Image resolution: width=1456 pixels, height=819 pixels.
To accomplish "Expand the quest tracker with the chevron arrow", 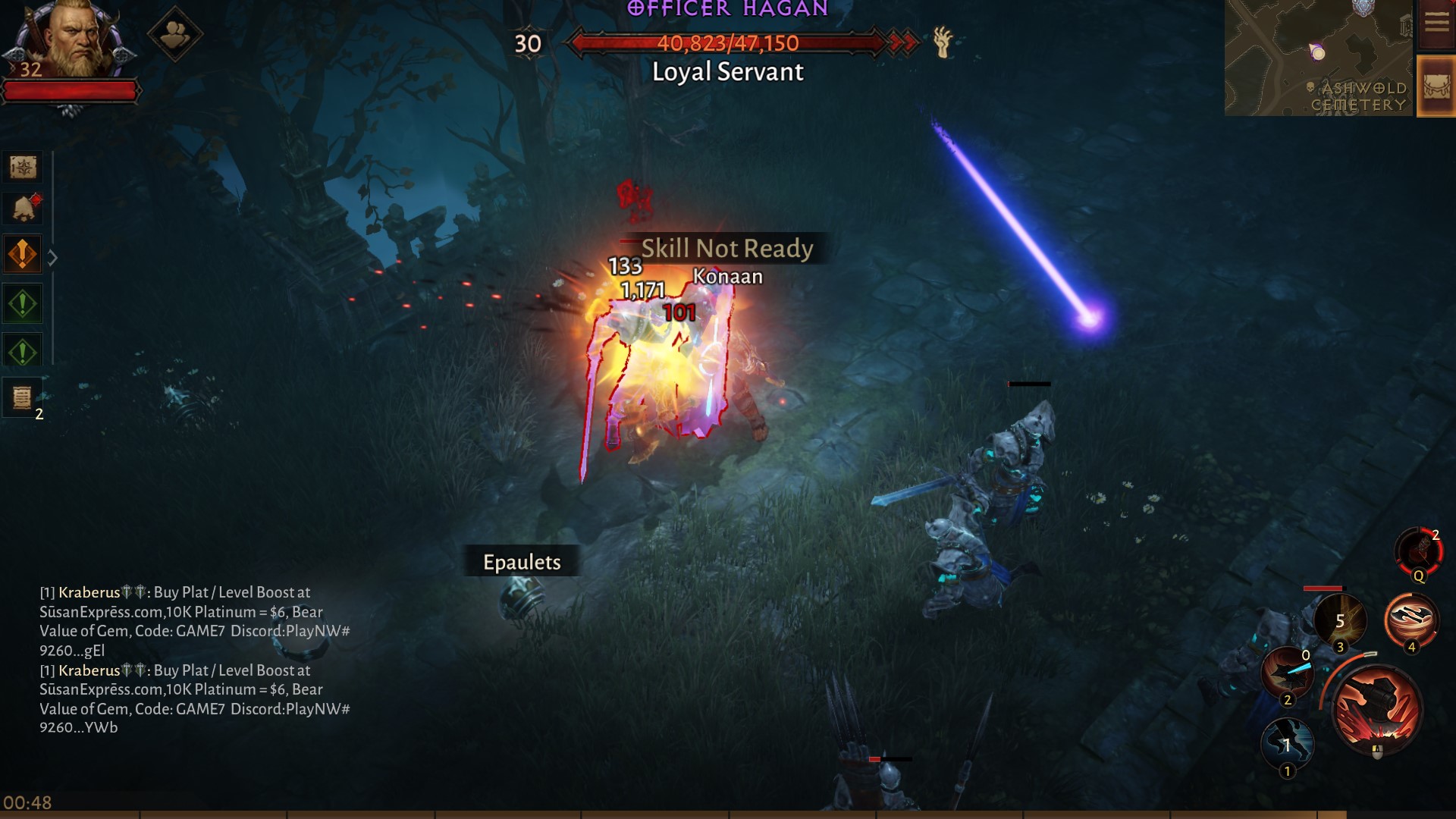I will point(52,258).
